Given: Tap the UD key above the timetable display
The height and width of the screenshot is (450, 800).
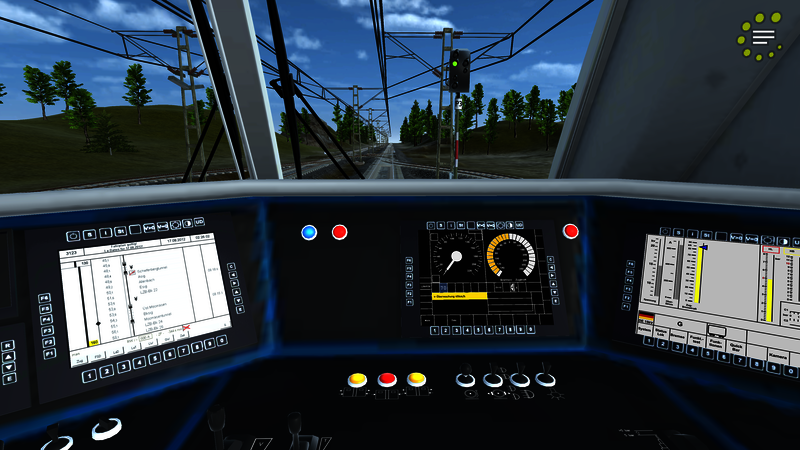Looking at the screenshot, I should [x=199, y=222].
